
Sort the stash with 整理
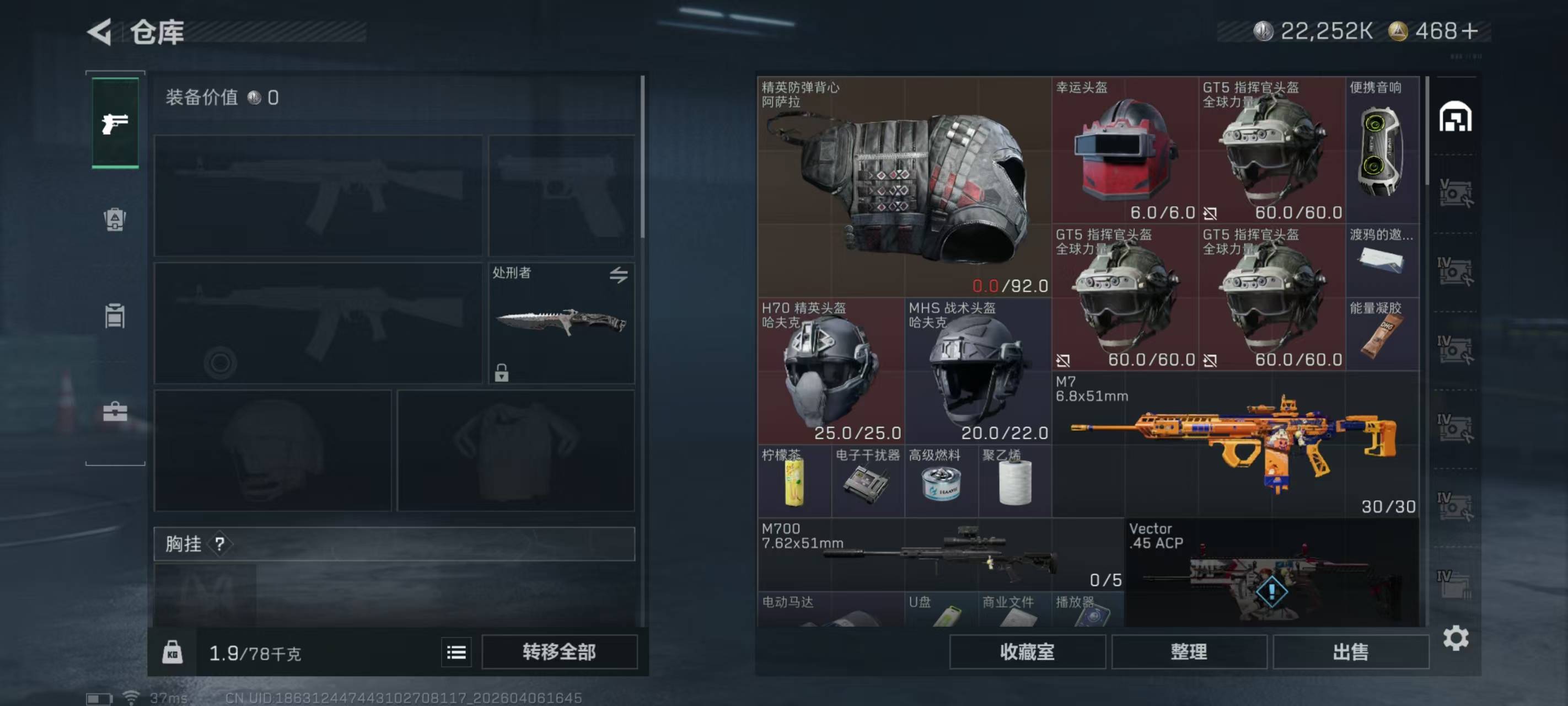click(1188, 652)
